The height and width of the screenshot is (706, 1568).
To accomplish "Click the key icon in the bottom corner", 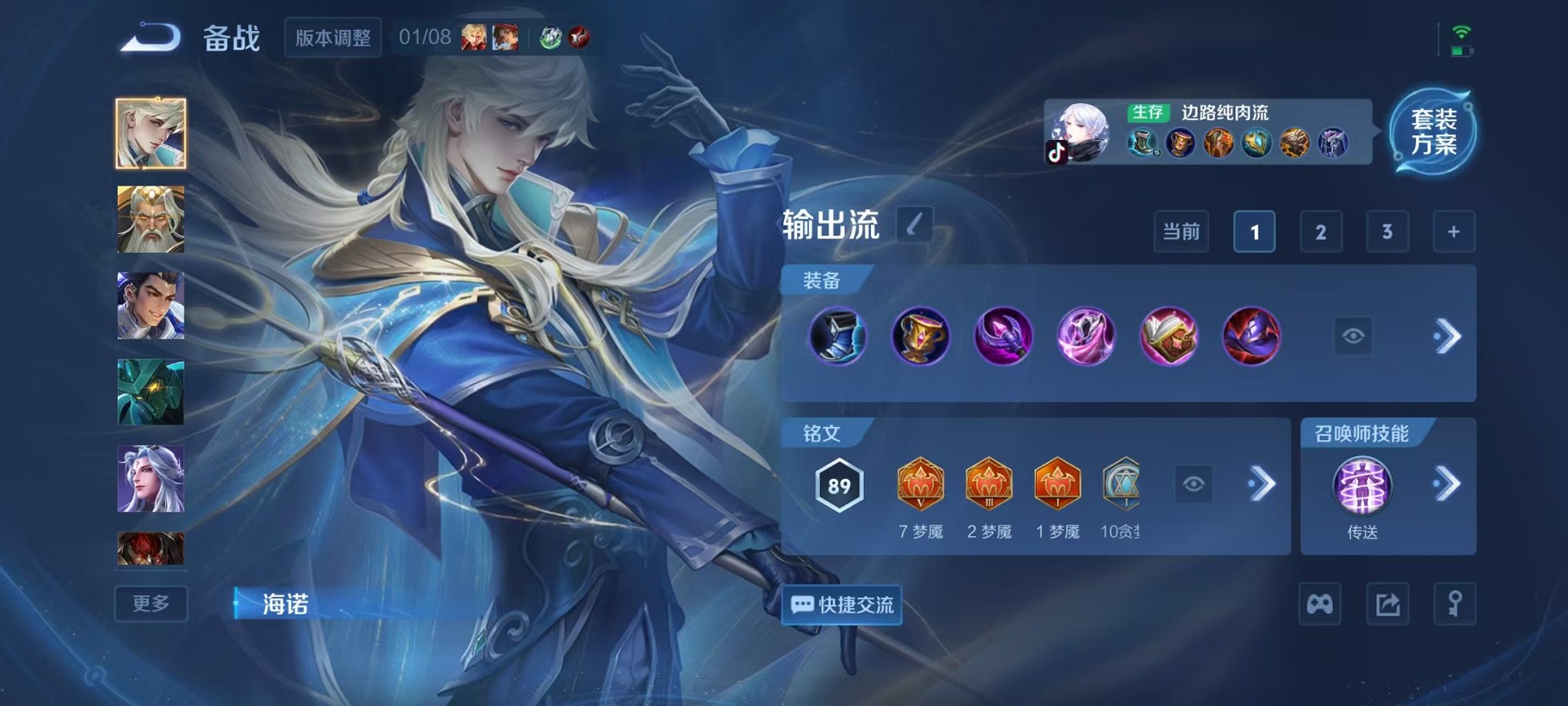I will (x=1457, y=605).
